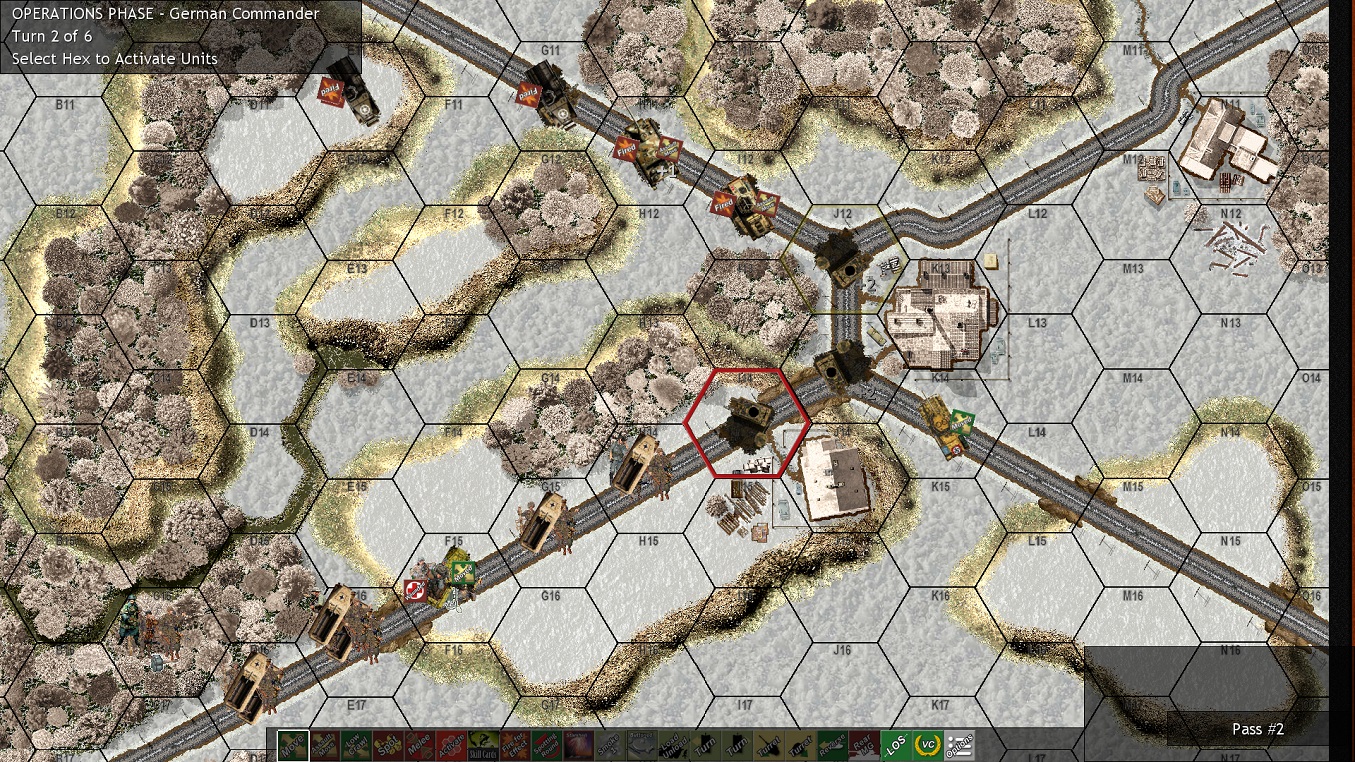The image size is (1355, 762).
Task: Choose the Assault Move command
Action: pos(327,743)
